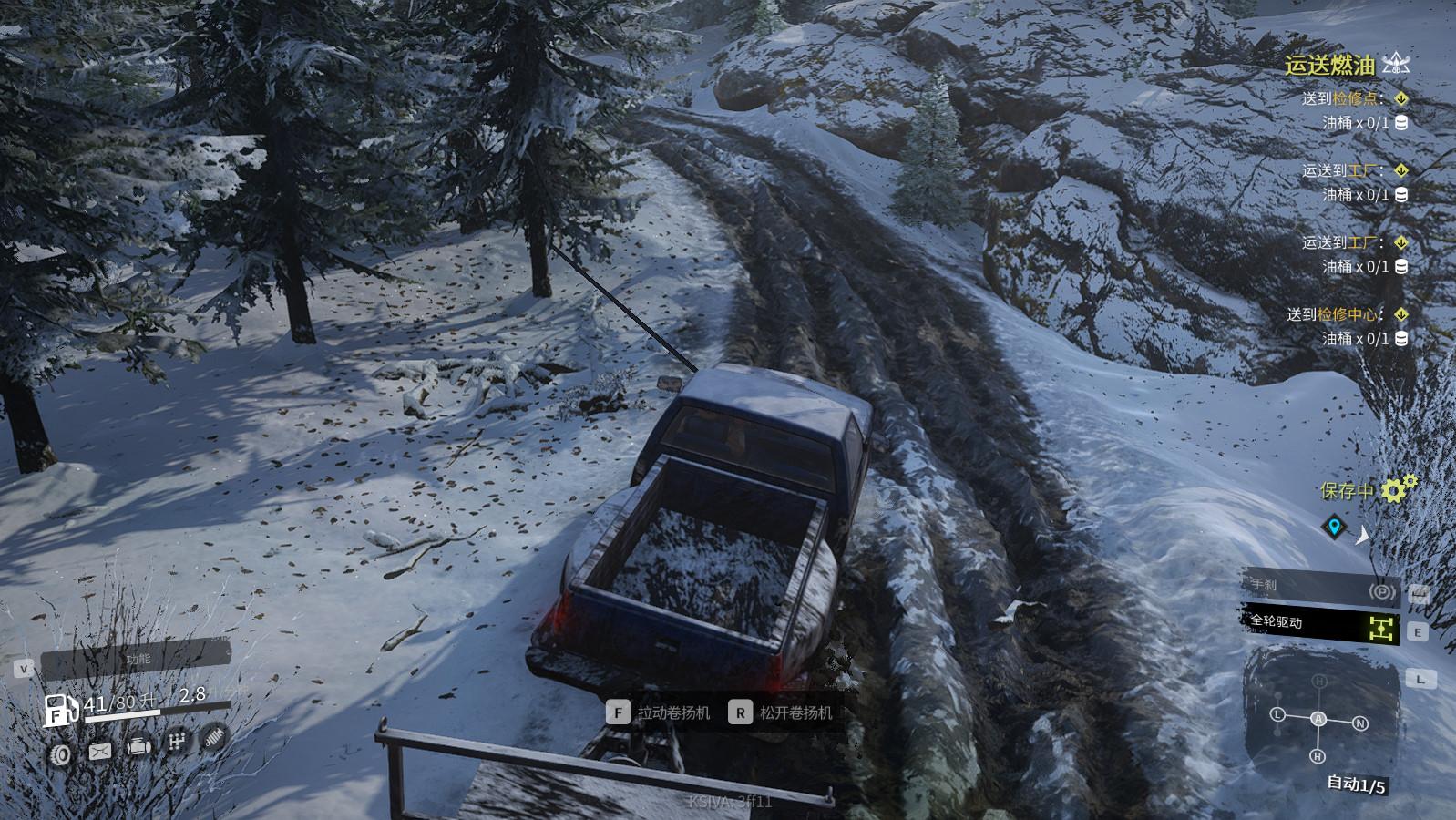Select the L low gear node
The height and width of the screenshot is (820, 1456).
1277,714
